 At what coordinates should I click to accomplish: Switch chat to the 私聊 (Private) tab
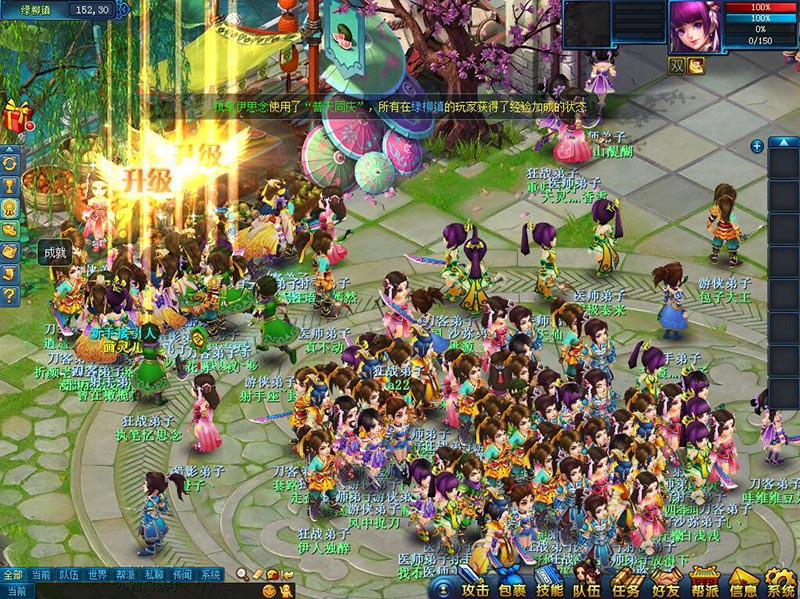(153, 575)
